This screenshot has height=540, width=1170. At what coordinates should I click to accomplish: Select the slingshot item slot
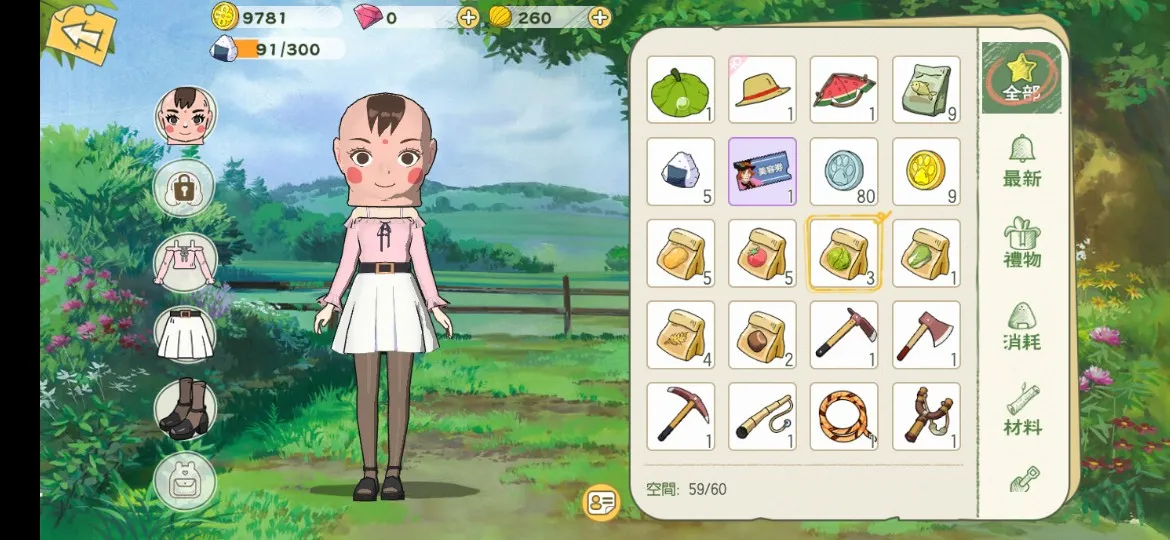926,416
